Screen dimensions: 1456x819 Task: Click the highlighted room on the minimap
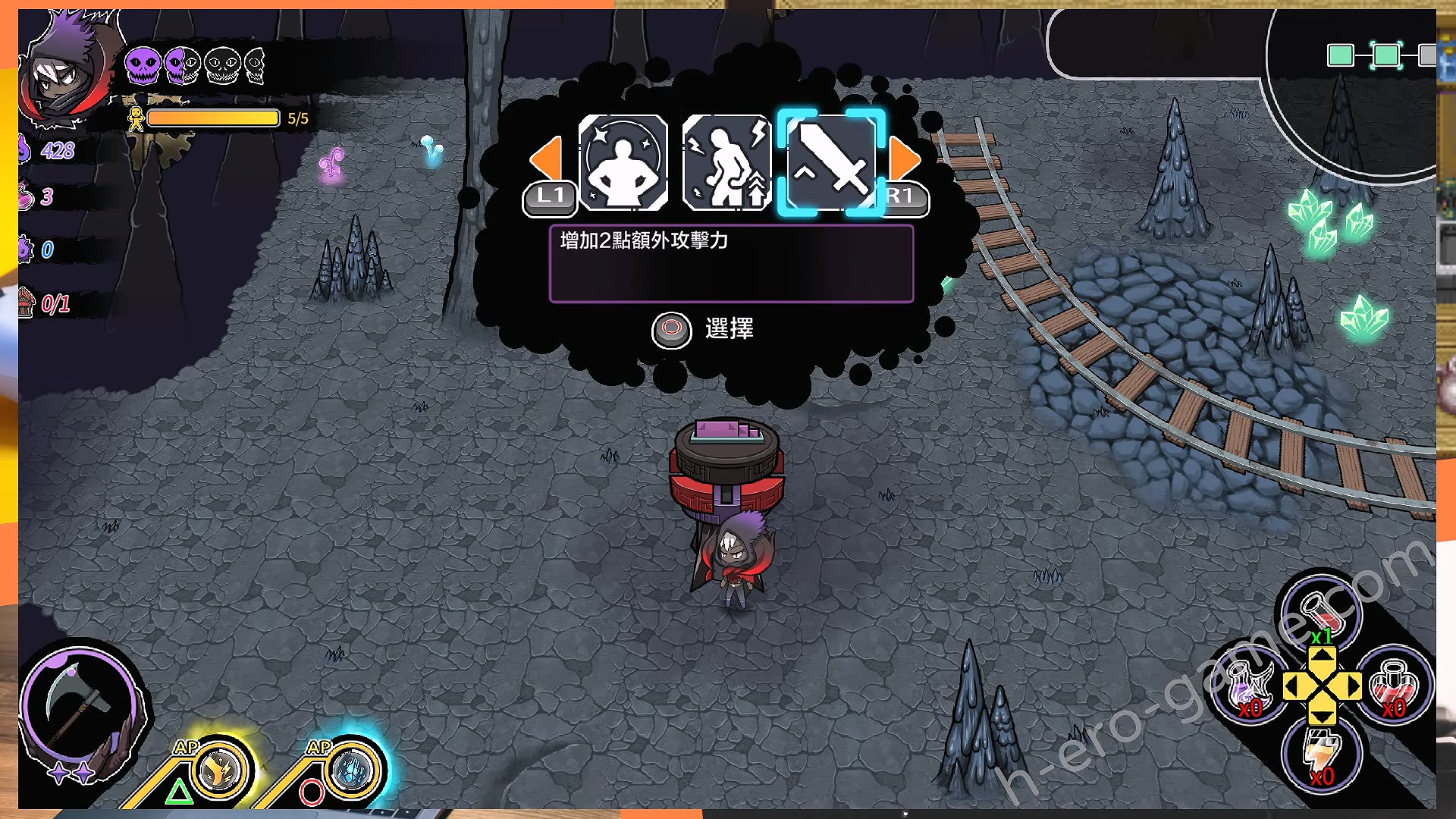point(1386,55)
